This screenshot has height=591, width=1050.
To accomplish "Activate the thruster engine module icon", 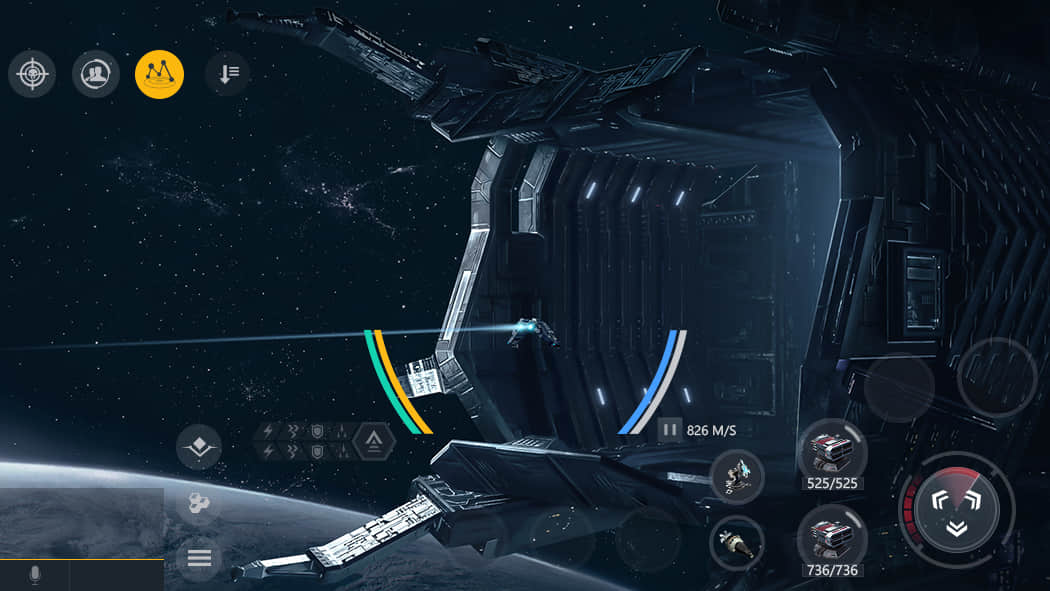I will tap(736, 543).
